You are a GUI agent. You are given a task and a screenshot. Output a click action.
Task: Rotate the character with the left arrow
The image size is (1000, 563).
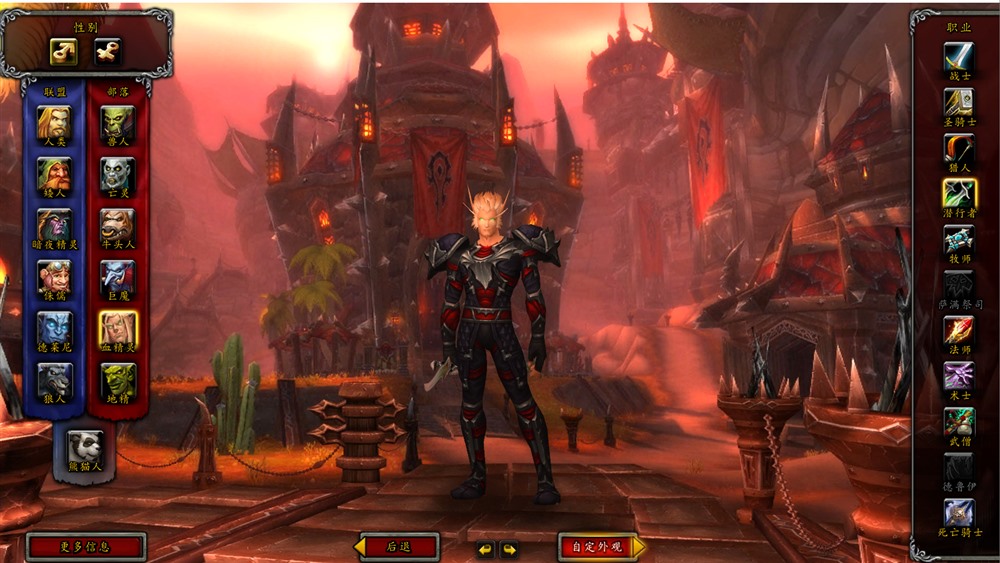[485, 549]
